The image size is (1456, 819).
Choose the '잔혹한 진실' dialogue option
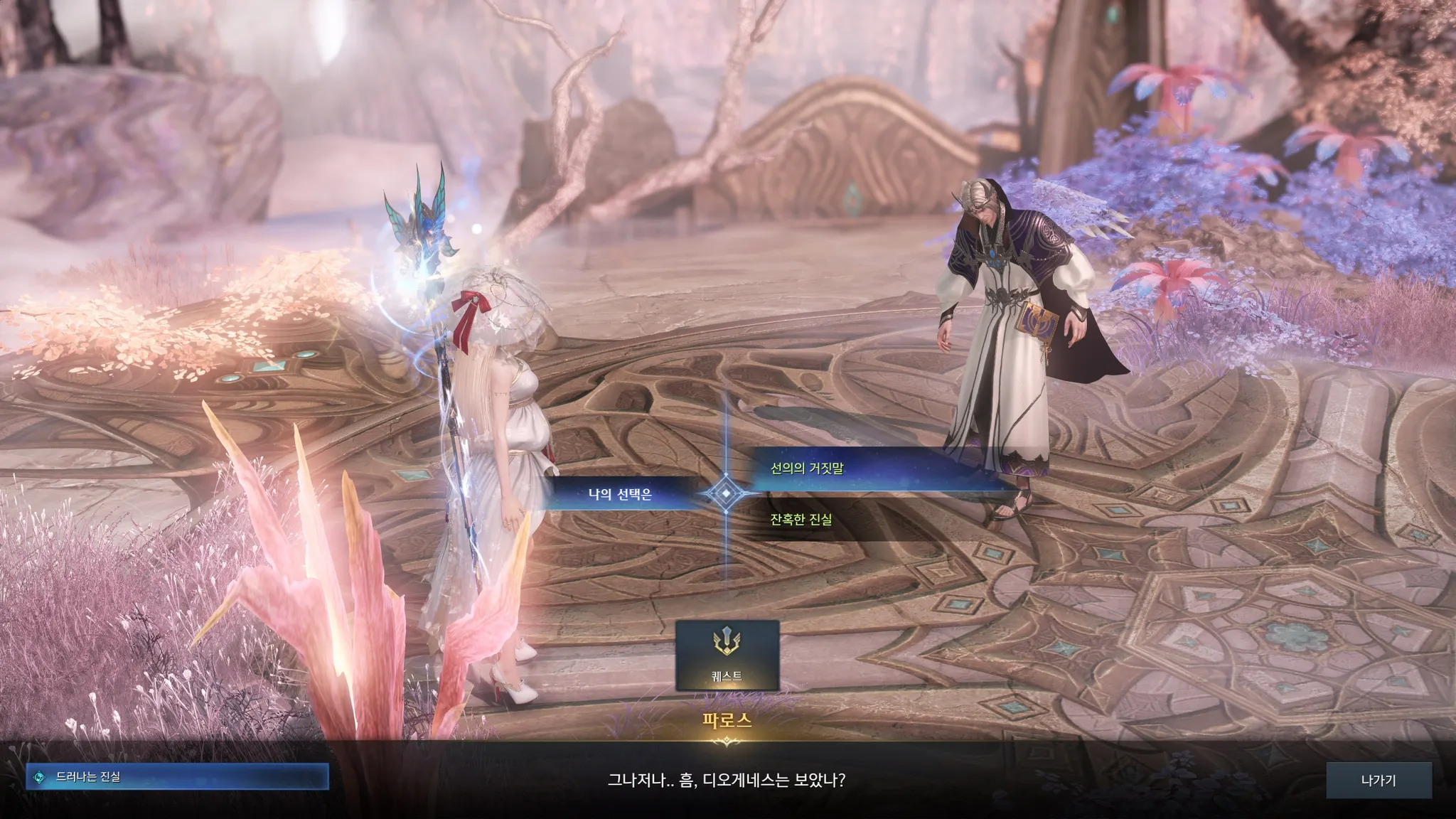pos(801,520)
